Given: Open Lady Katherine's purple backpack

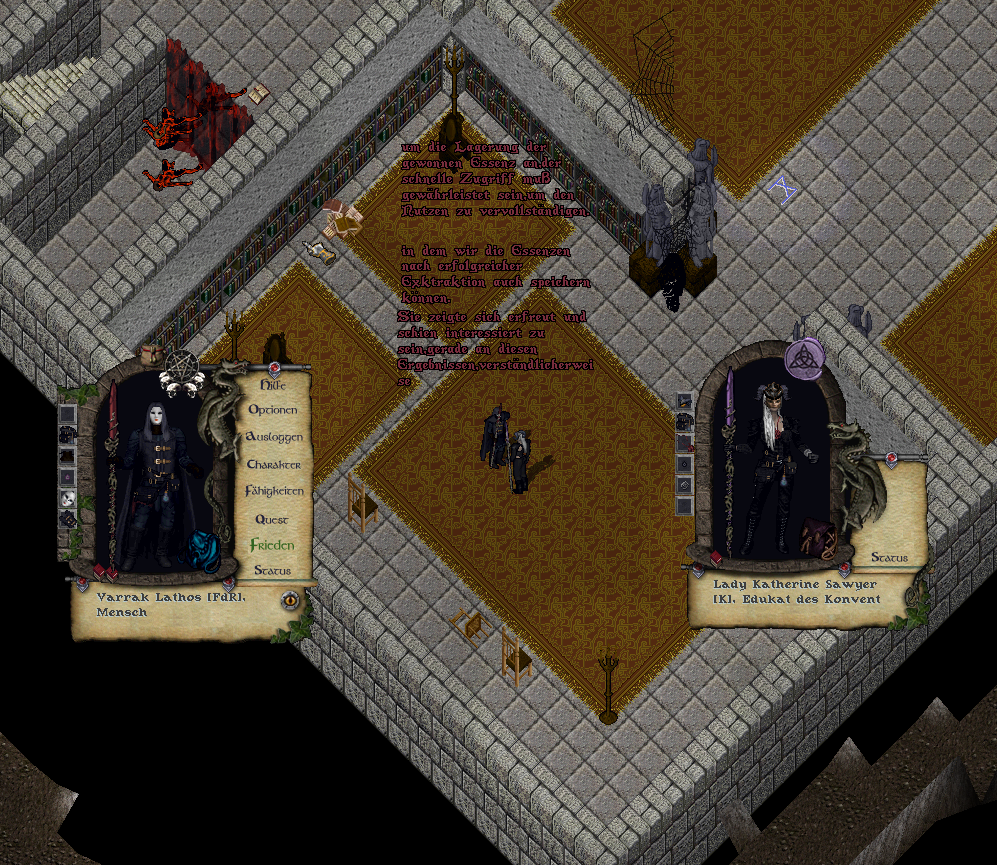Looking at the screenshot, I should [x=821, y=539].
